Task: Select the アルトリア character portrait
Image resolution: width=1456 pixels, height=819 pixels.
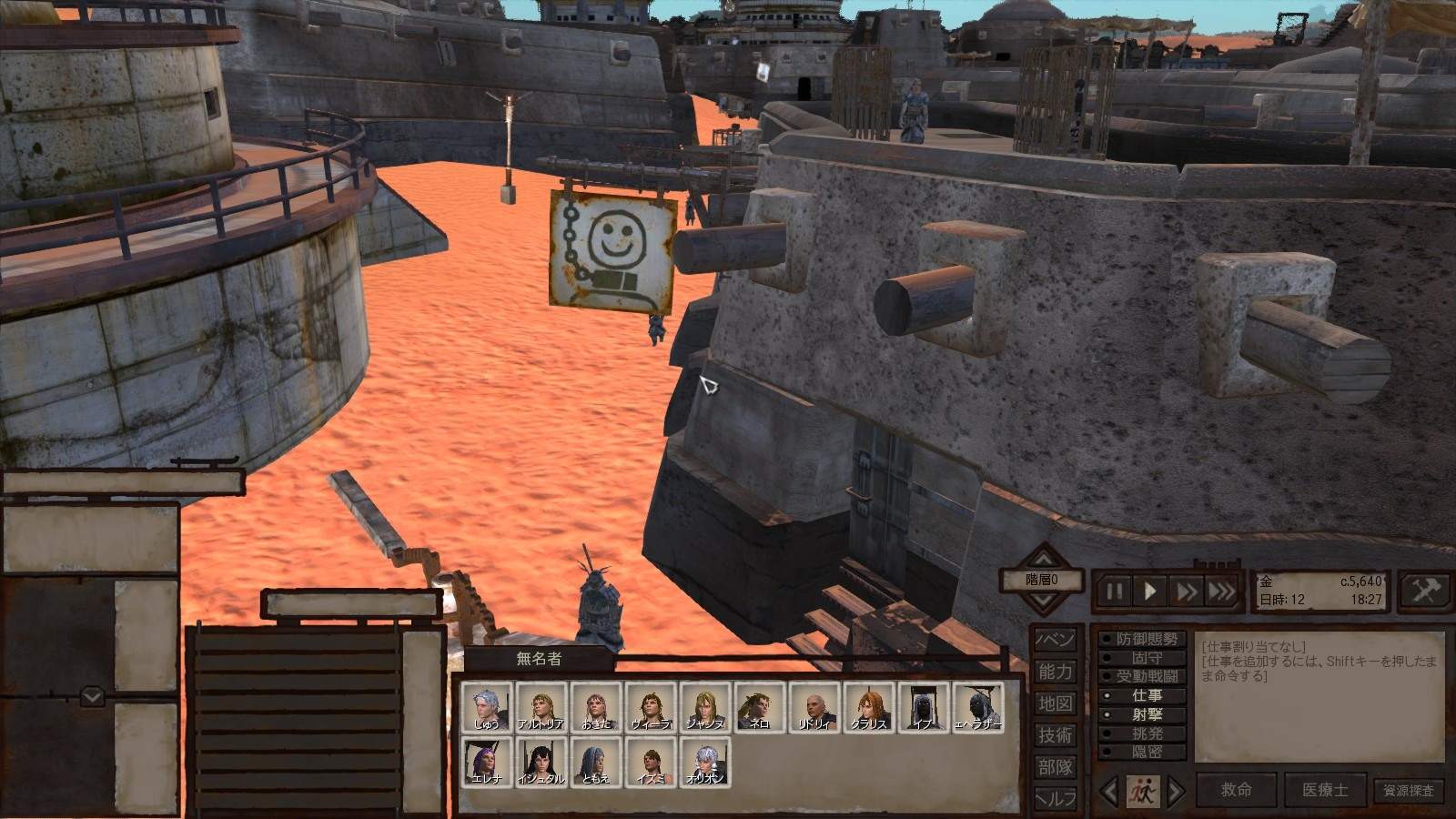Action: pos(541,707)
